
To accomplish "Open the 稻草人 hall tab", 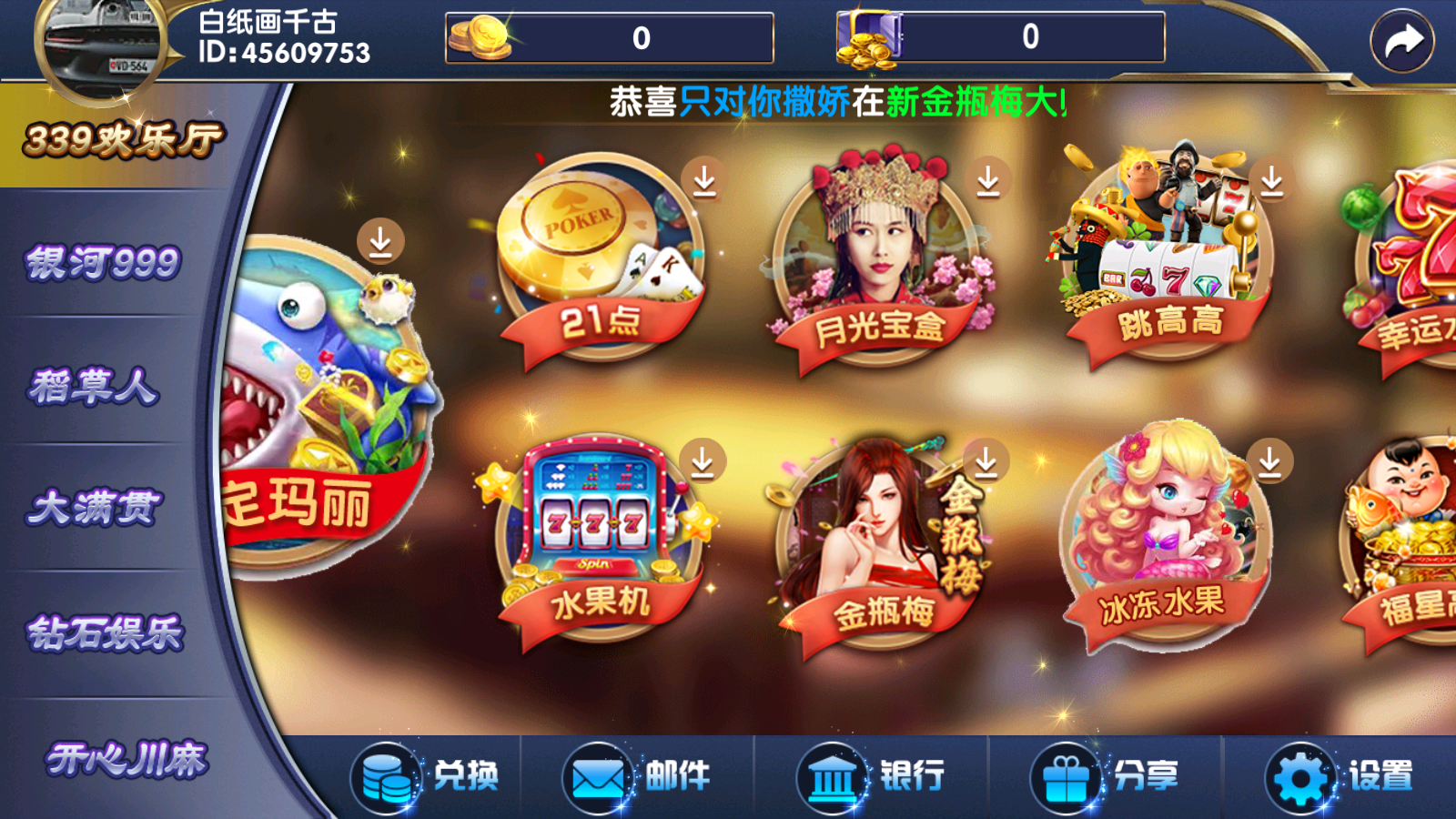I will pyautogui.click(x=94, y=387).
